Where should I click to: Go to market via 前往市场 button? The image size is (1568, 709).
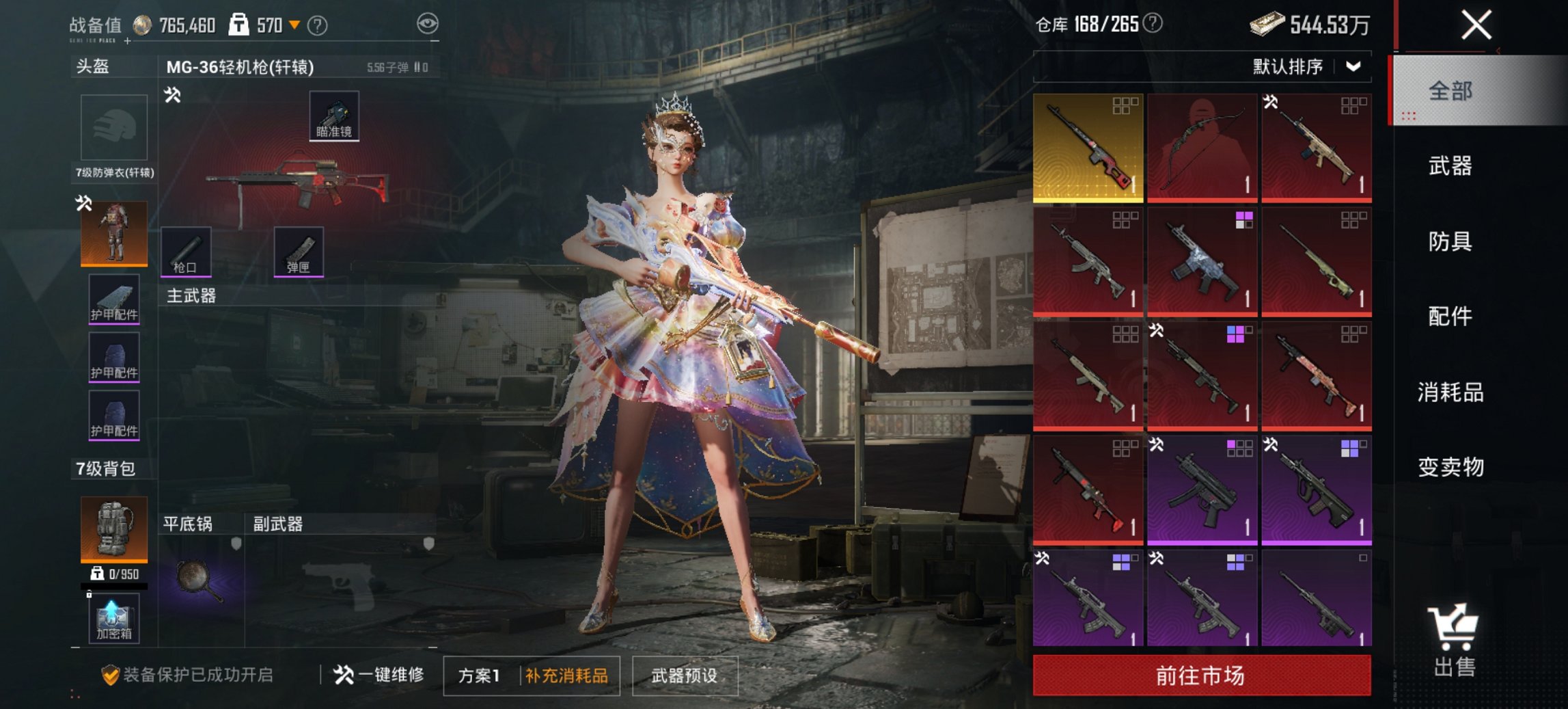pos(1201,675)
